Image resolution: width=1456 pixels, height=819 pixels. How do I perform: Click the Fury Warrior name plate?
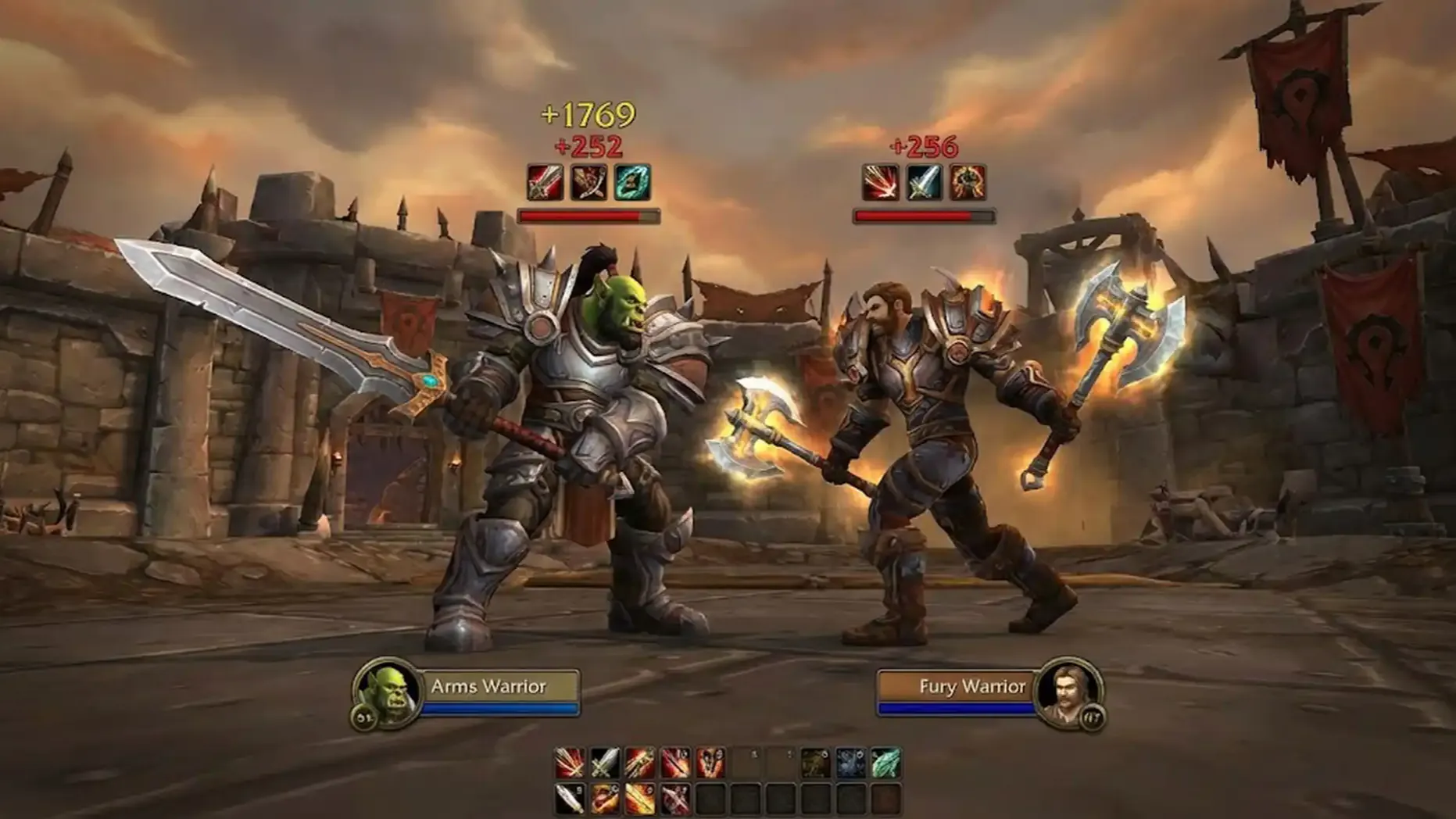click(x=957, y=686)
